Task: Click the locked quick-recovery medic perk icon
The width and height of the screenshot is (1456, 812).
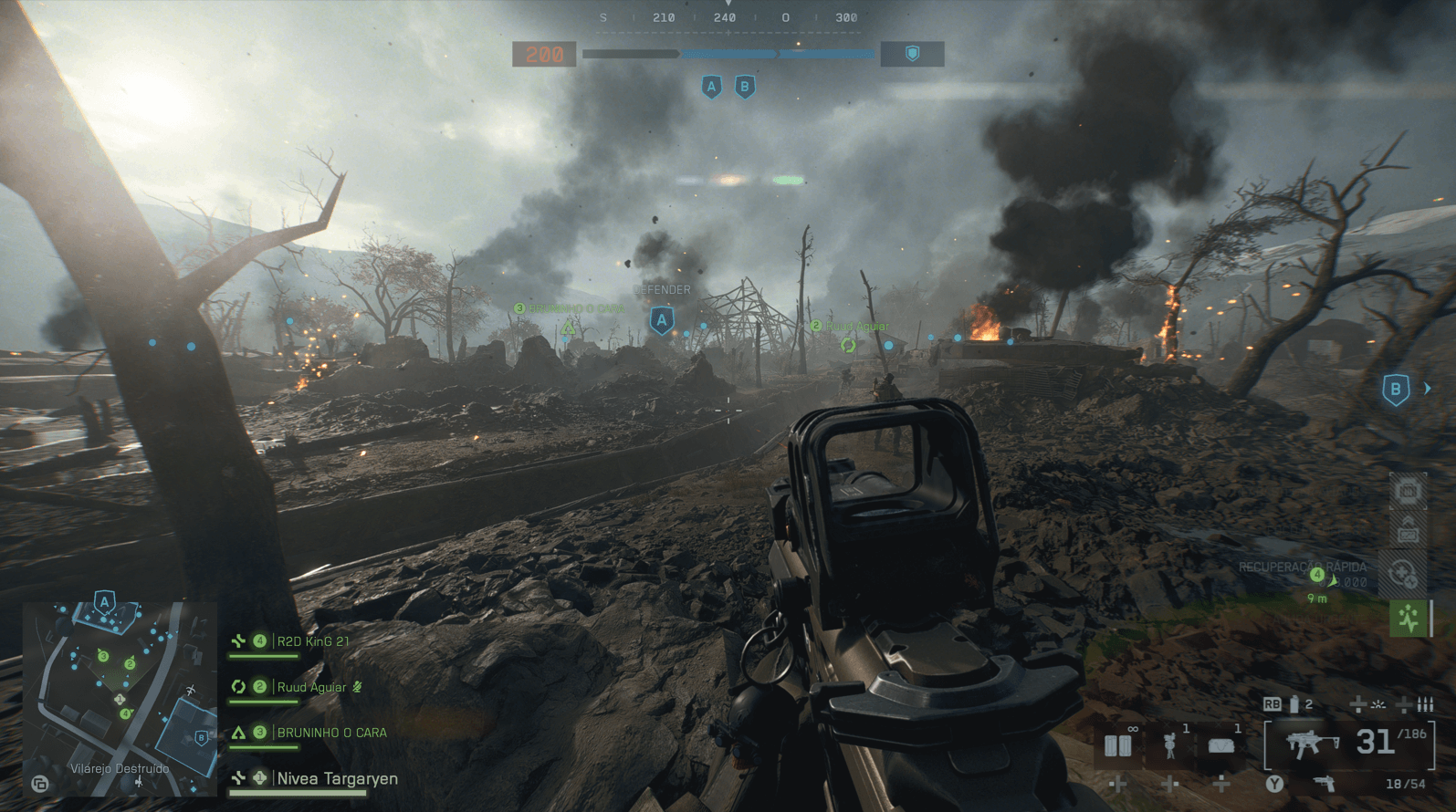Action: [x=1403, y=574]
